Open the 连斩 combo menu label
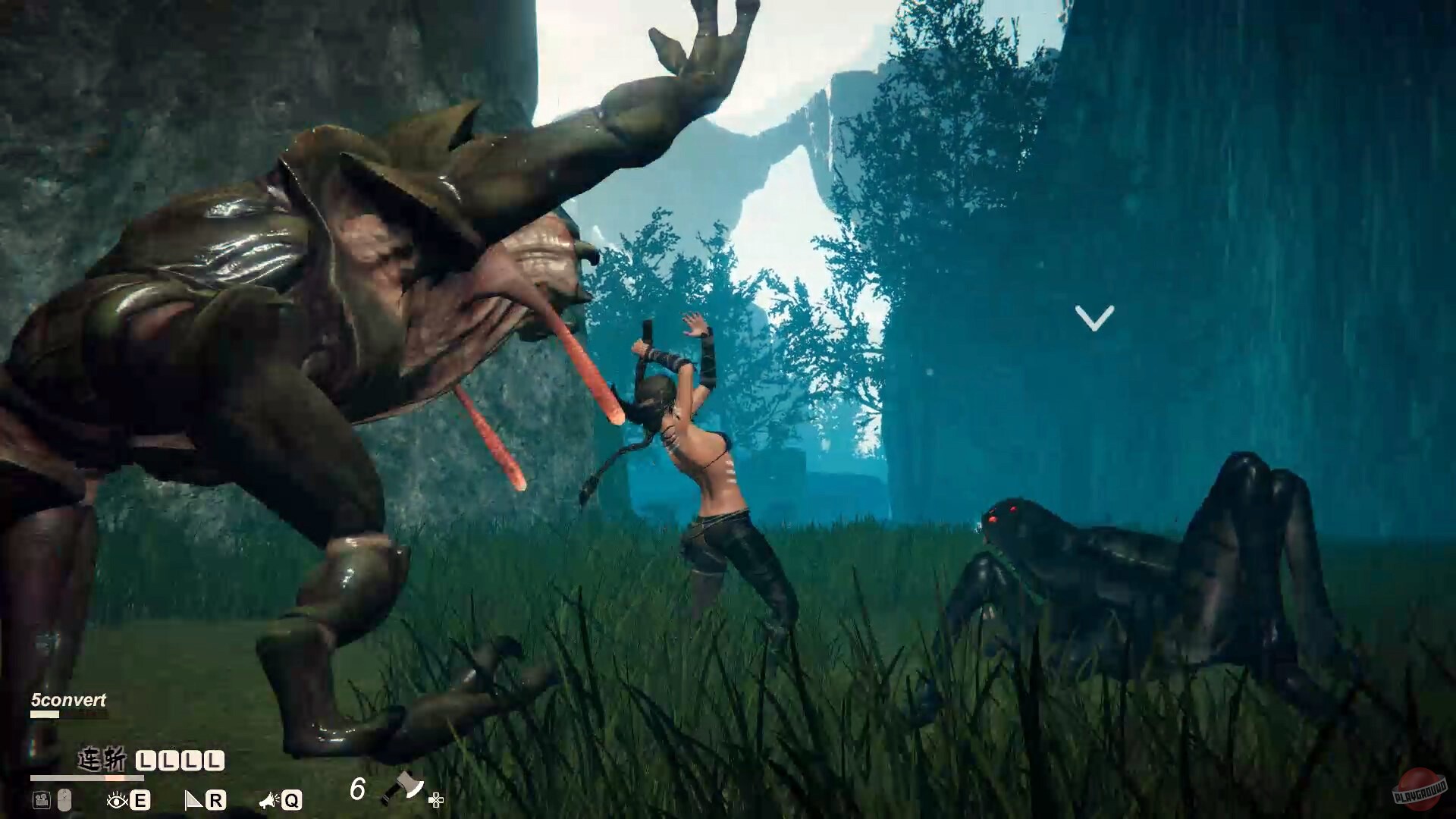Image resolution: width=1456 pixels, height=819 pixels. pyautogui.click(x=102, y=758)
